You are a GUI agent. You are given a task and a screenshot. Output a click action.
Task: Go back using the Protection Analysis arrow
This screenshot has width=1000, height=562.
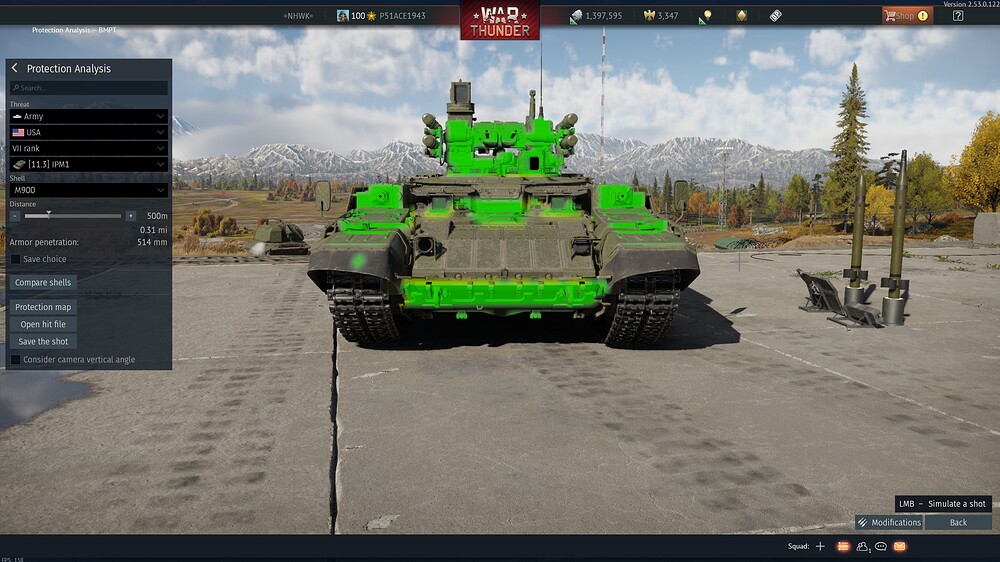coord(15,68)
